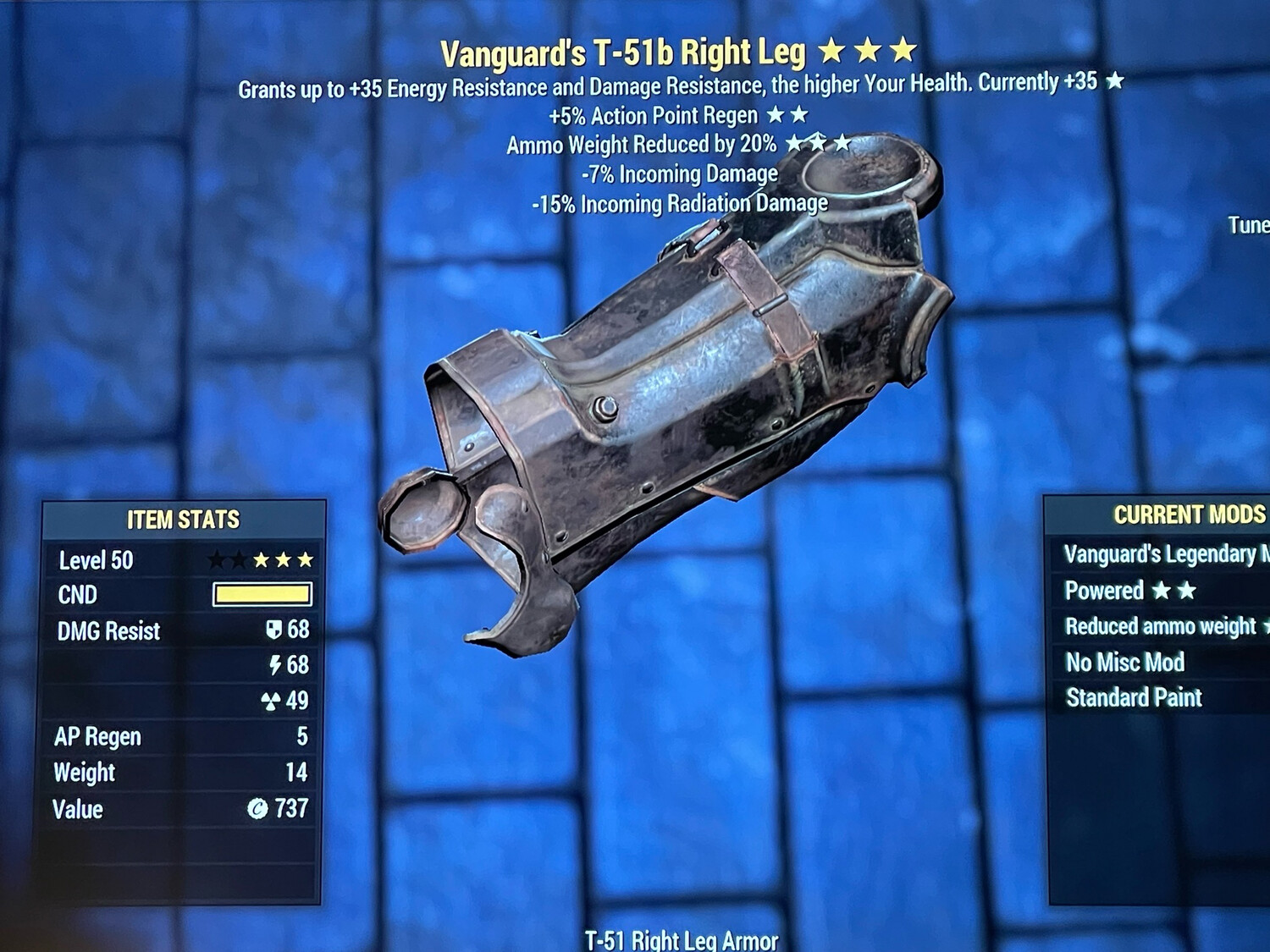The image size is (1270, 952).
Task: Select the Vanguard's Legendary Mod entry
Action: (x=1160, y=554)
